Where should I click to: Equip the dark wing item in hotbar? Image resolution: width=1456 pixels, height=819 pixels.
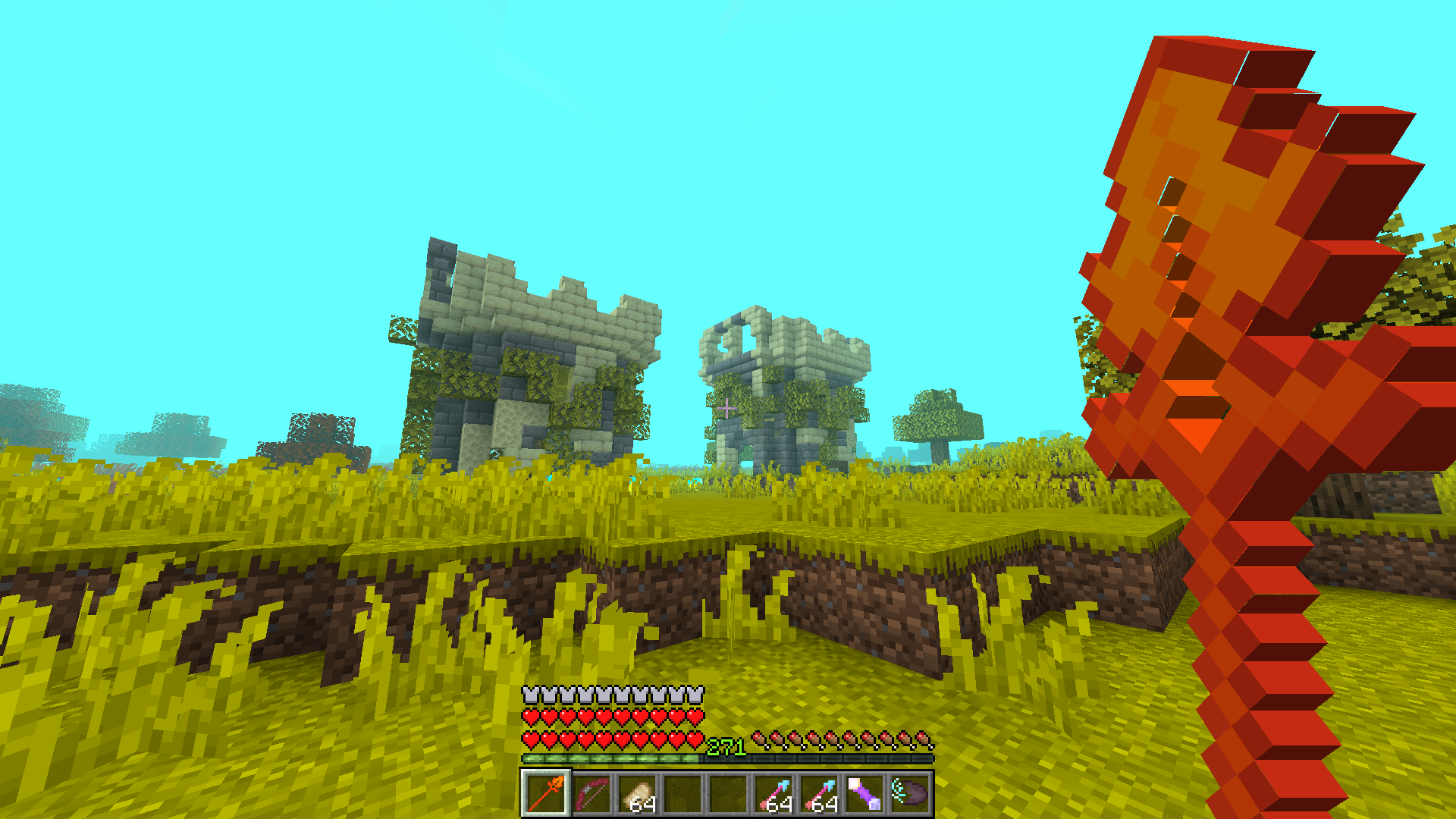[x=910, y=793]
